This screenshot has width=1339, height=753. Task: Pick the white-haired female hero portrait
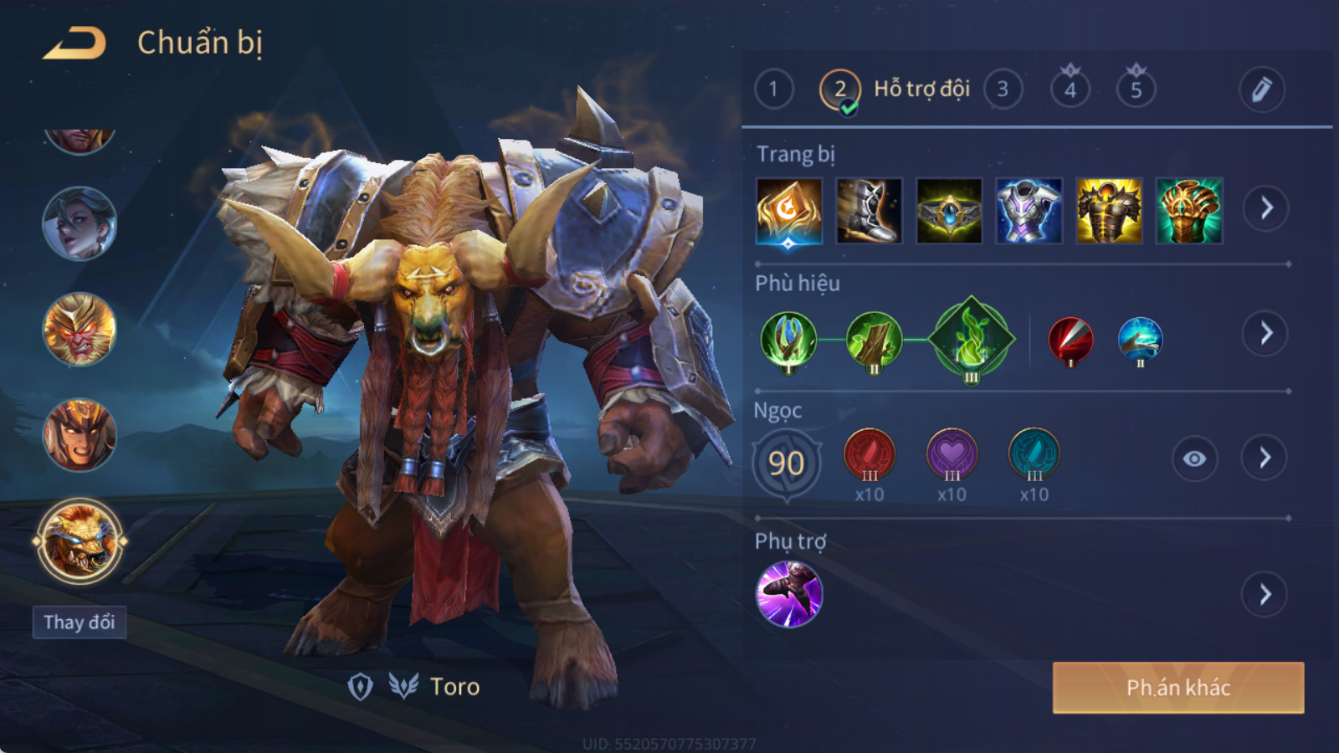click(79, 223)
